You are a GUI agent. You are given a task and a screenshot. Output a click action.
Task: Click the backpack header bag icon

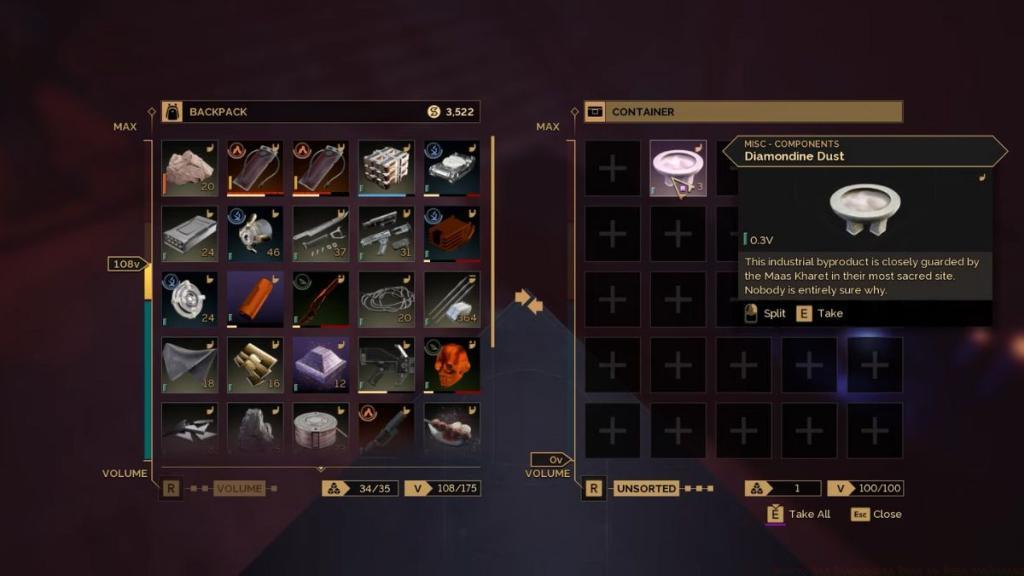[172, 112]
